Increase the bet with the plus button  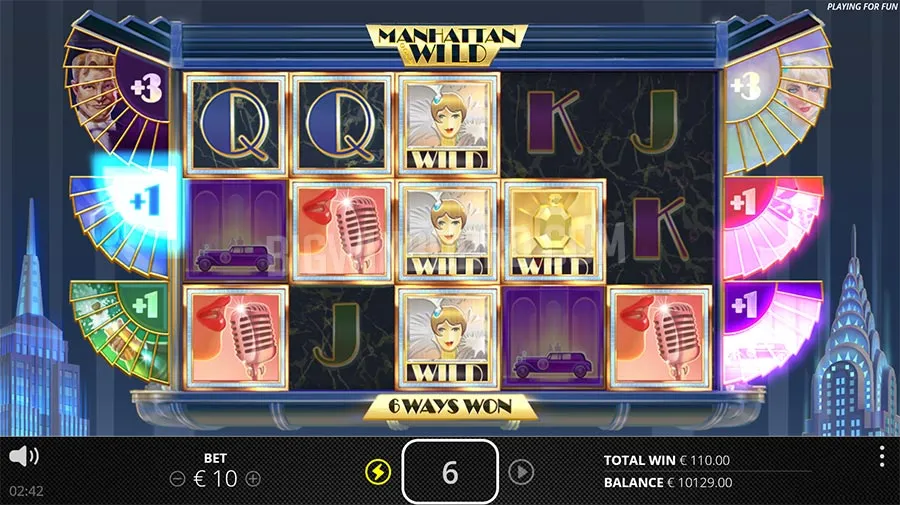coord(253,479)
